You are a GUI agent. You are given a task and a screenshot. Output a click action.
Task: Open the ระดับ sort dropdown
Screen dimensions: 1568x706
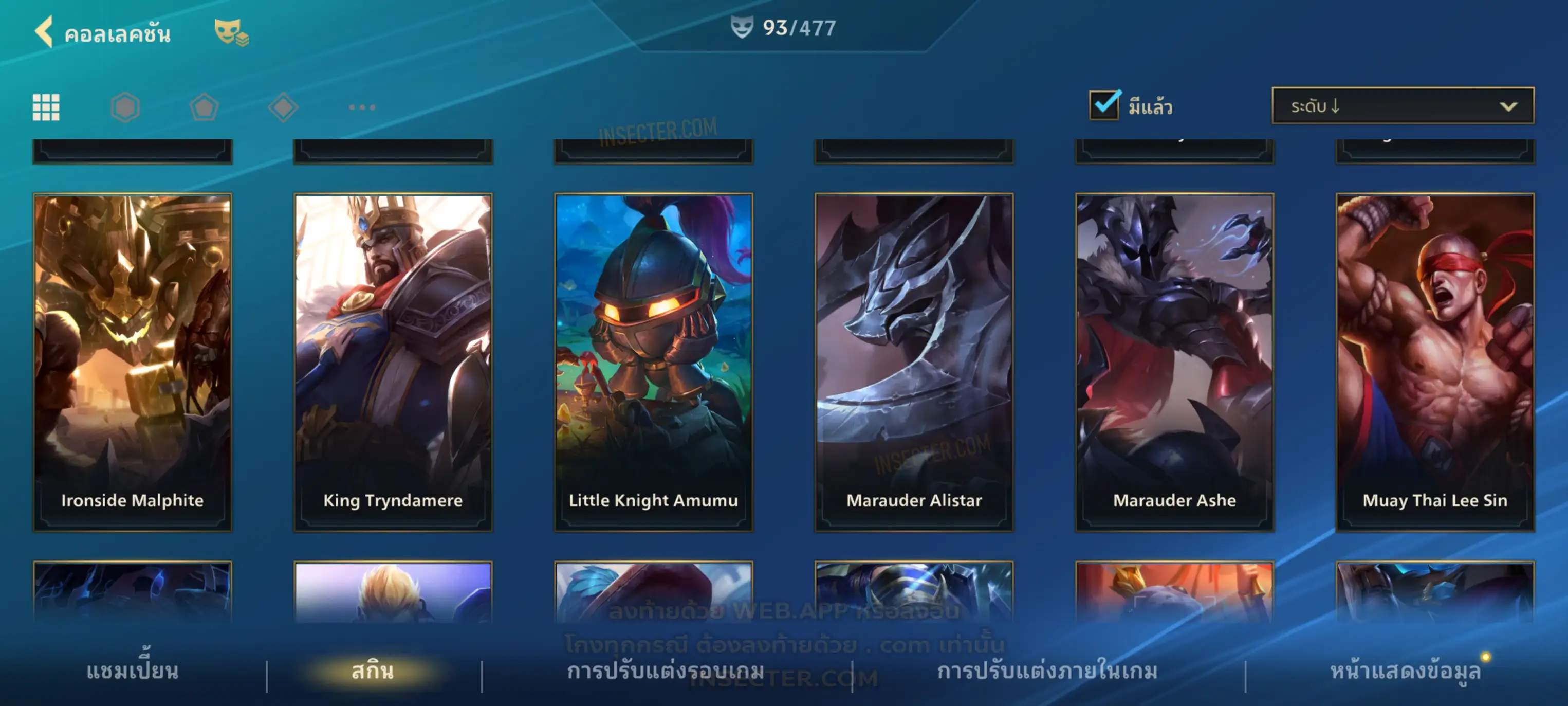click(x=1402, y=106)
